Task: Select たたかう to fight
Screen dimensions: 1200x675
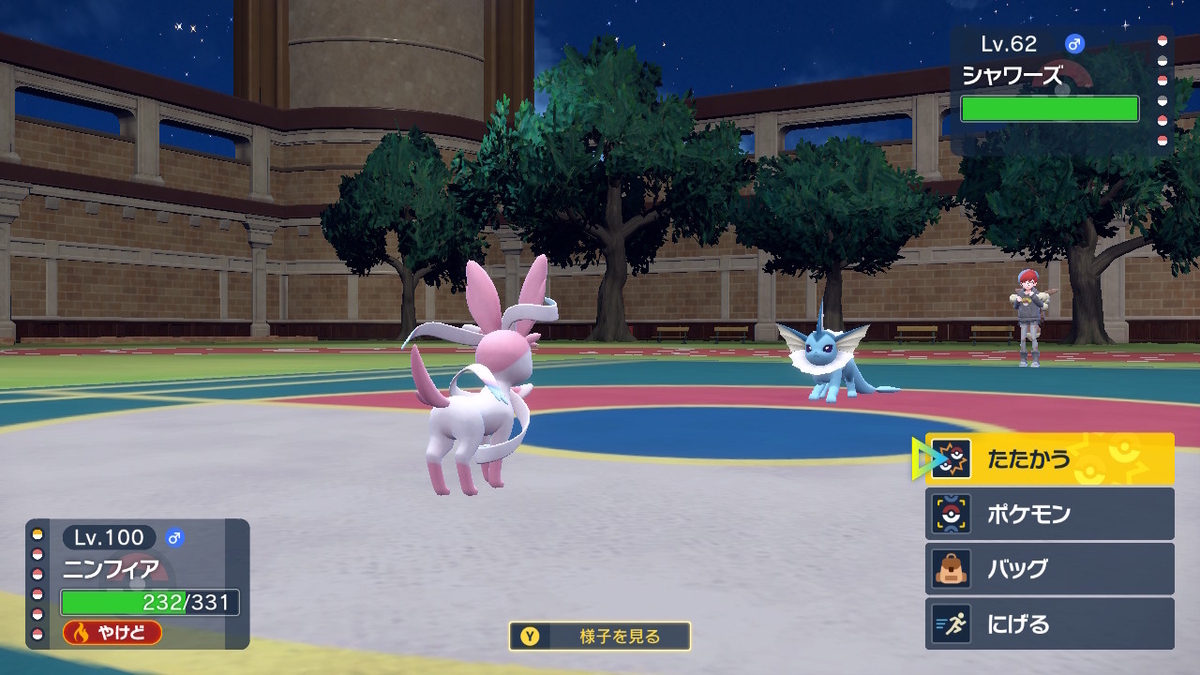Action: pyautogui.click(x=1049, y=459)
